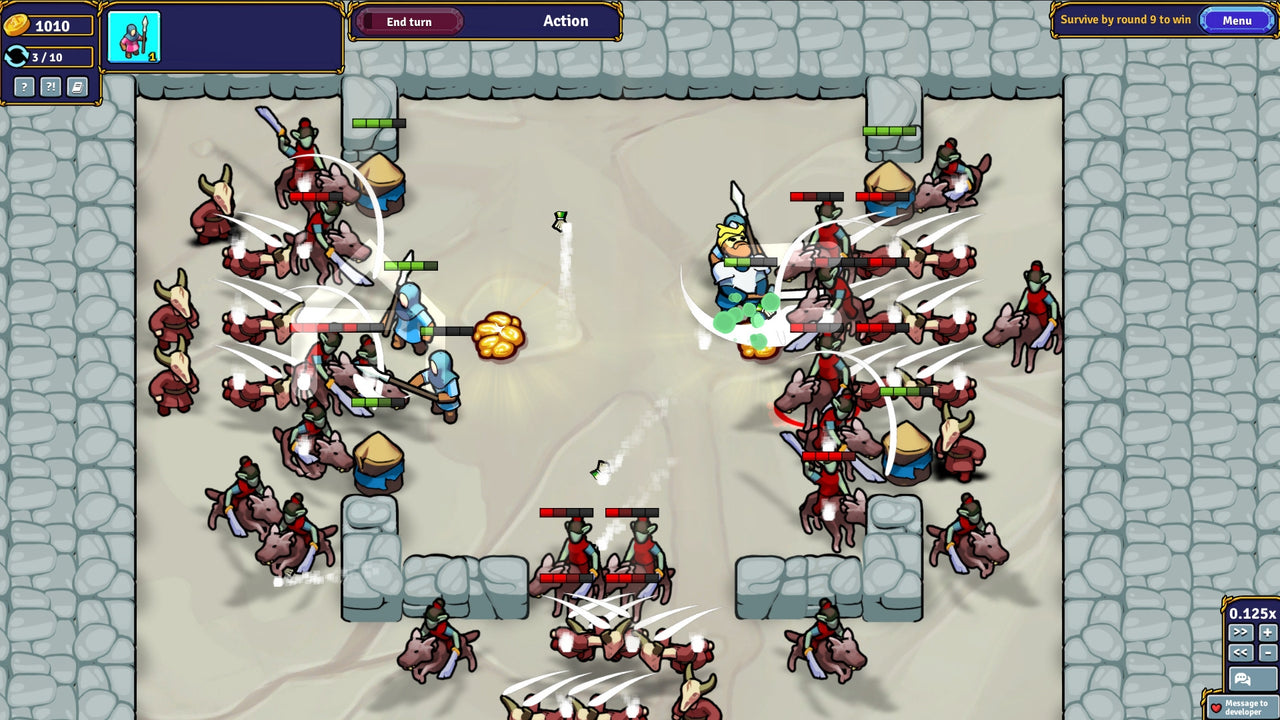The width and height of the screenshot is (1280, 720).
Task: Open the rules book icon
Action: coord(76,88)
